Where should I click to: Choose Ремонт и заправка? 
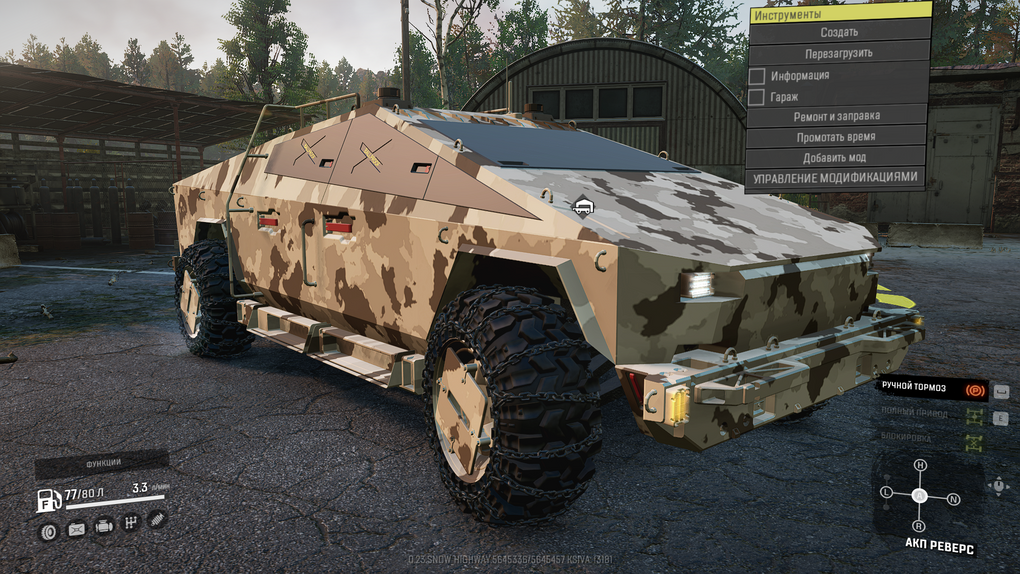(x=839, y=117)
